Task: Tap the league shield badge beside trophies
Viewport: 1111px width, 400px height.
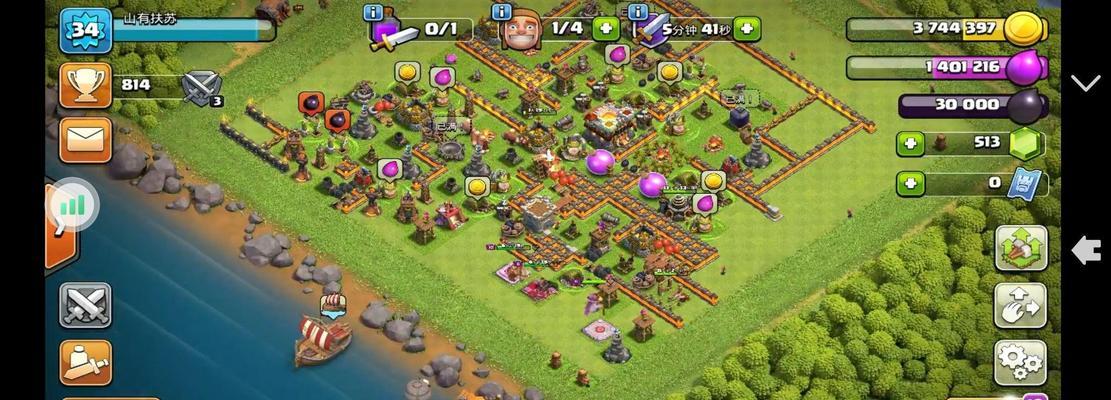Action: point(201,86)
